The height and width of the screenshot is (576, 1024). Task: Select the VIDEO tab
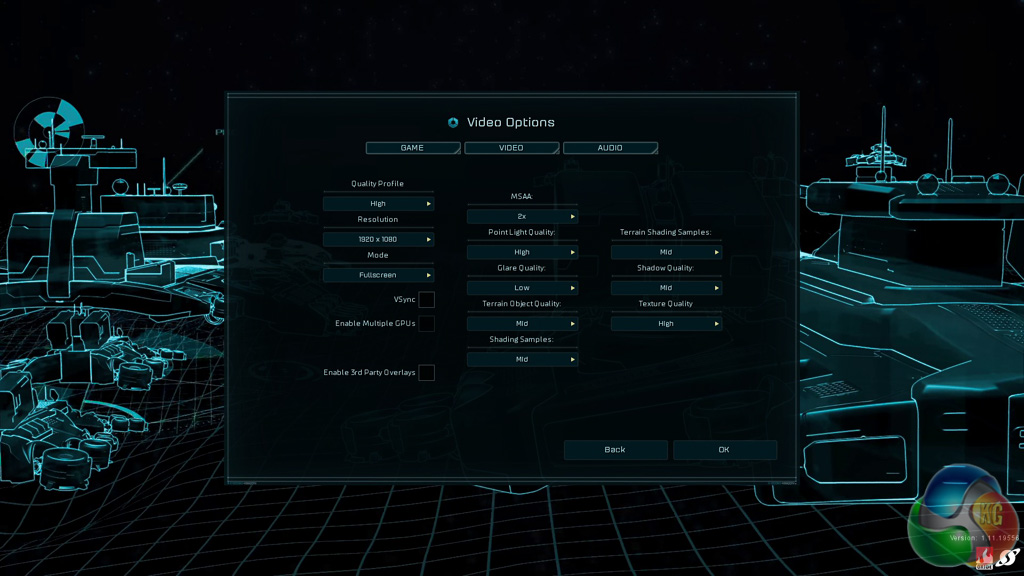point(511,148)
